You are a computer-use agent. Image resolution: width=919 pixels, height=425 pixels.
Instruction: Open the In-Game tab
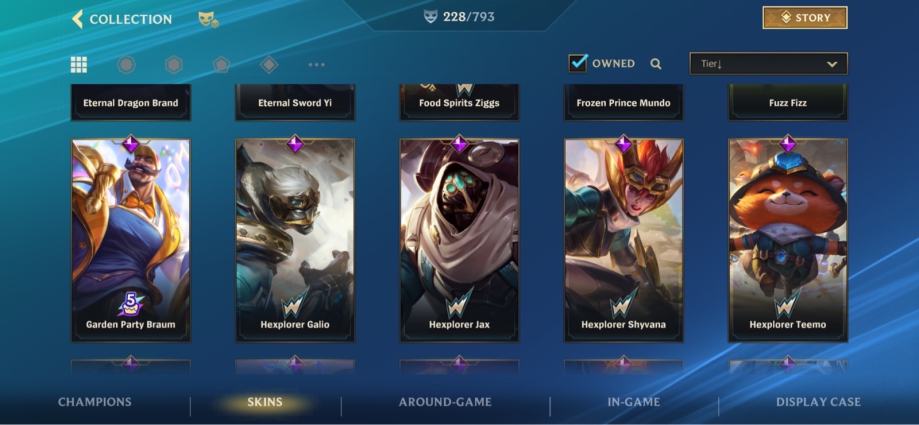click(x=633, y=402)
